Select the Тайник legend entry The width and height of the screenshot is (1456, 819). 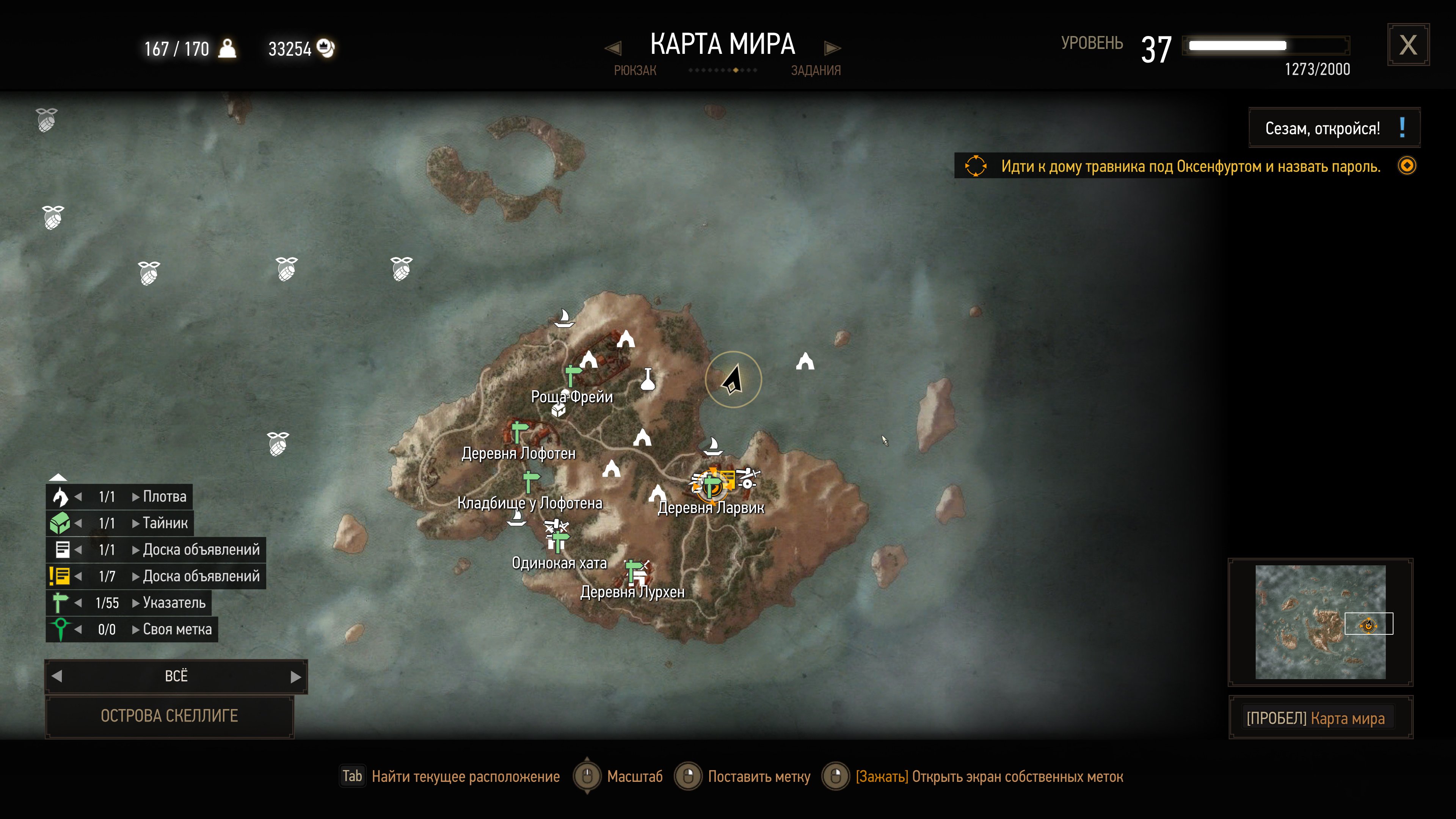(x=165, y=523)
